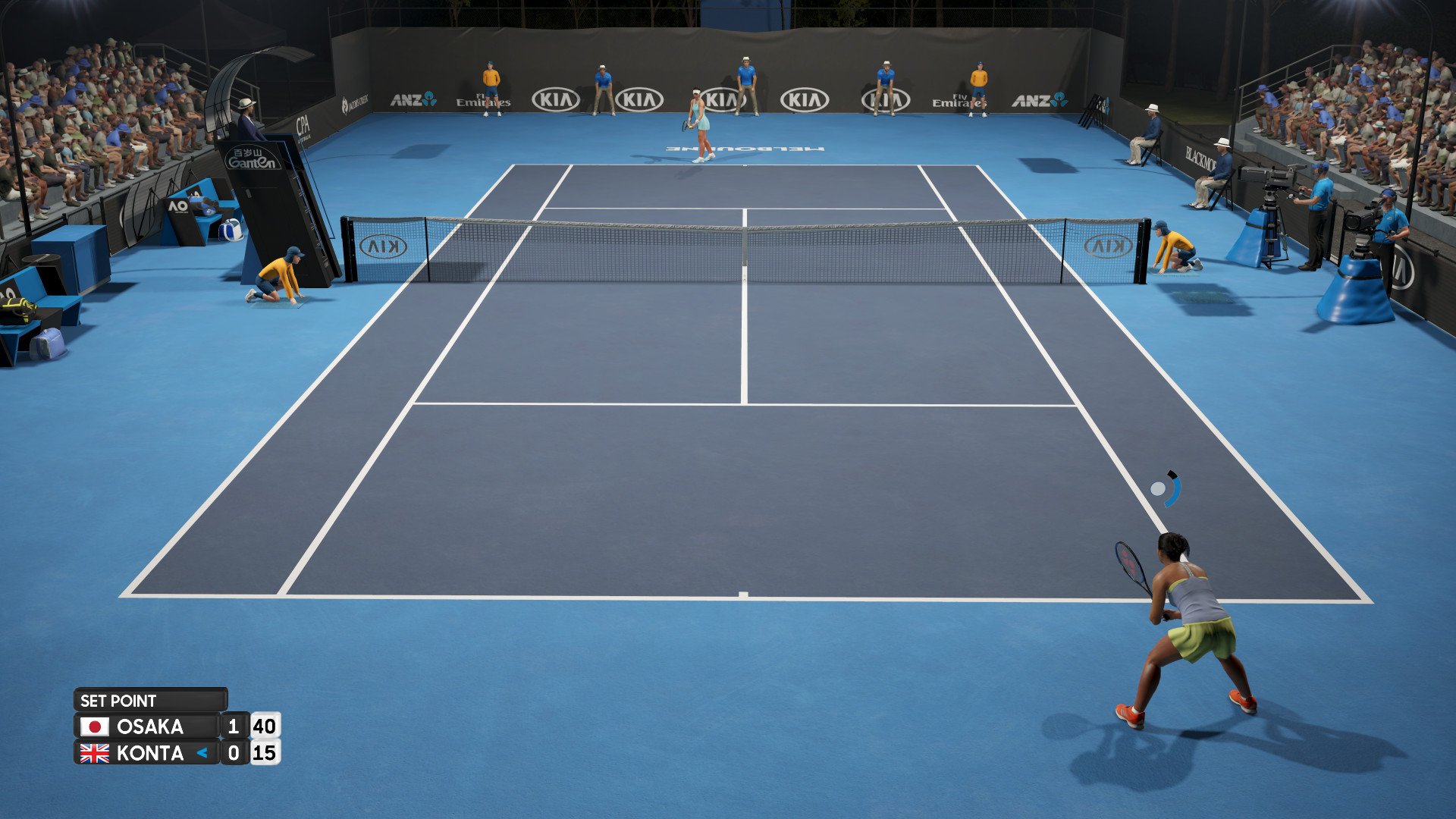Select the KONTA name plate
Viewport: 1456px width, 819px height.
(149, 754)
